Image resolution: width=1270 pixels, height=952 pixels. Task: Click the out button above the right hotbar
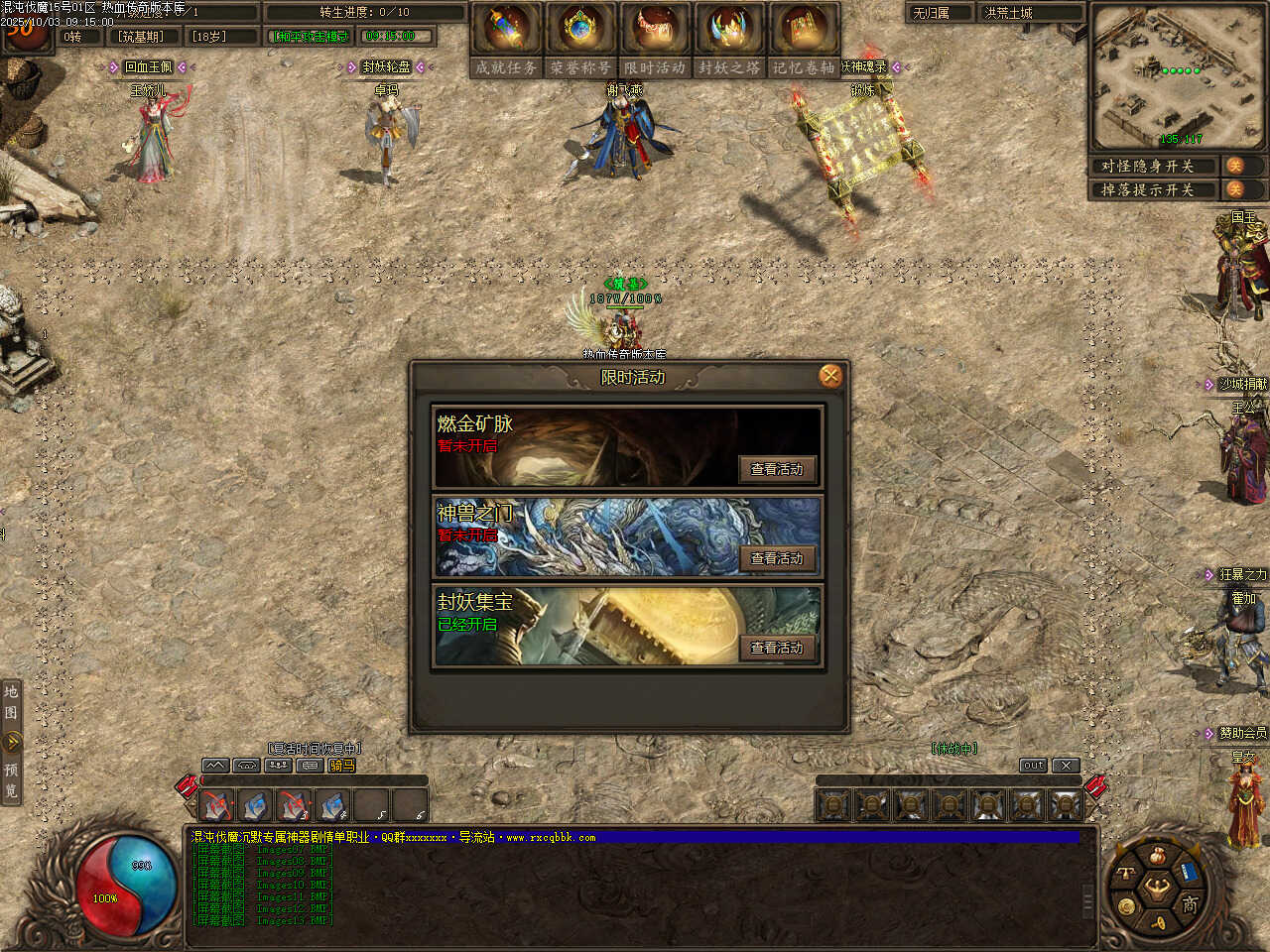tap(1033, 766)
